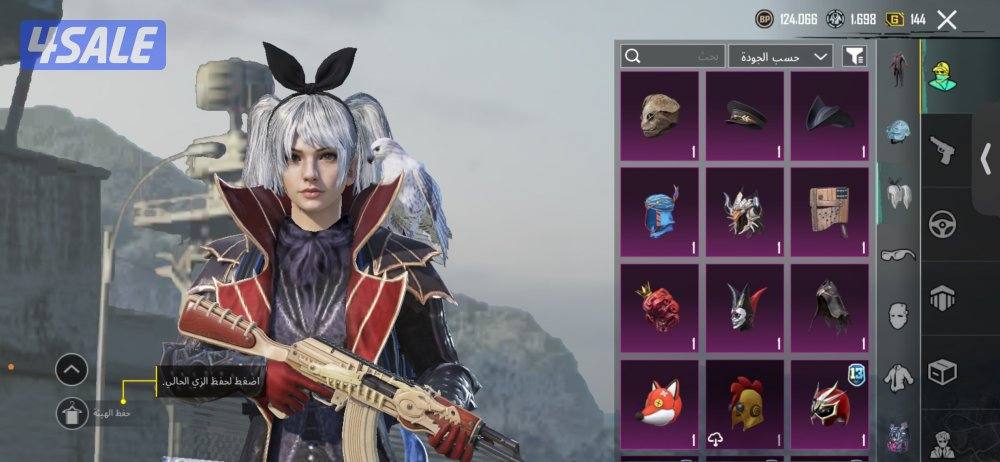
Task: Open the steering wheel vehicles tab
Action: (941, 223)
